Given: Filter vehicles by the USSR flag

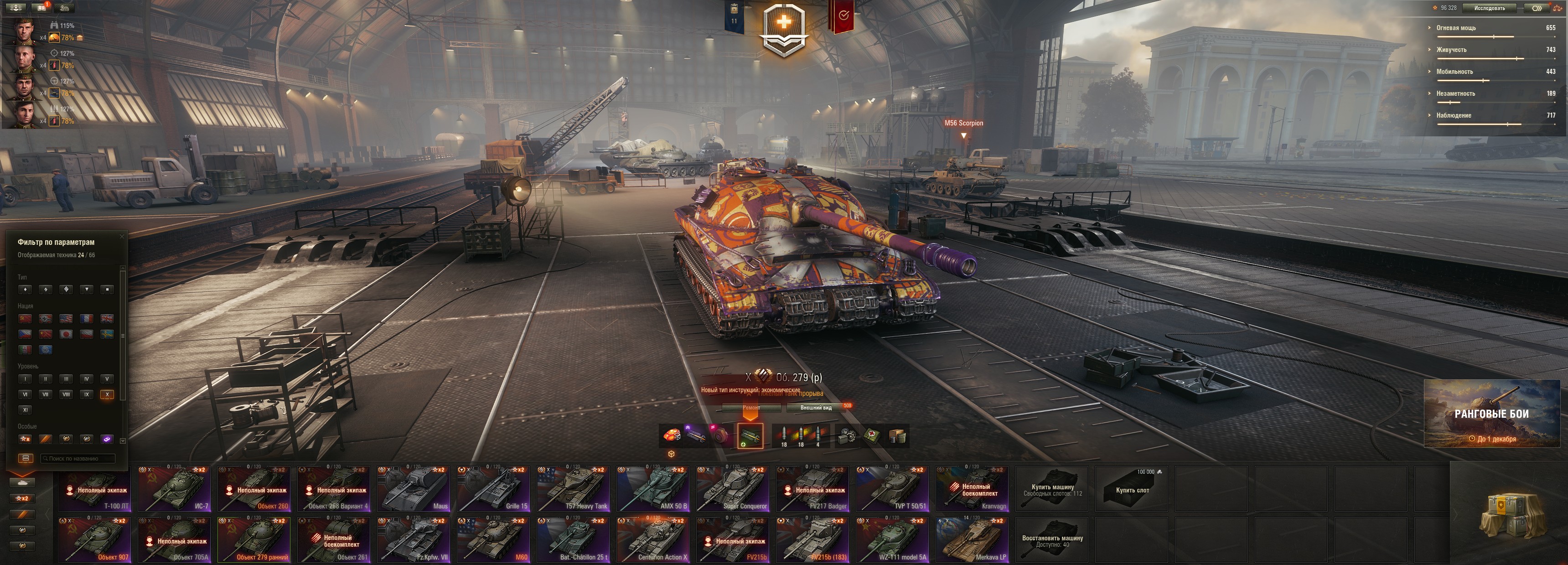Looking at the screenshot, I should click(x=25, y=318).
